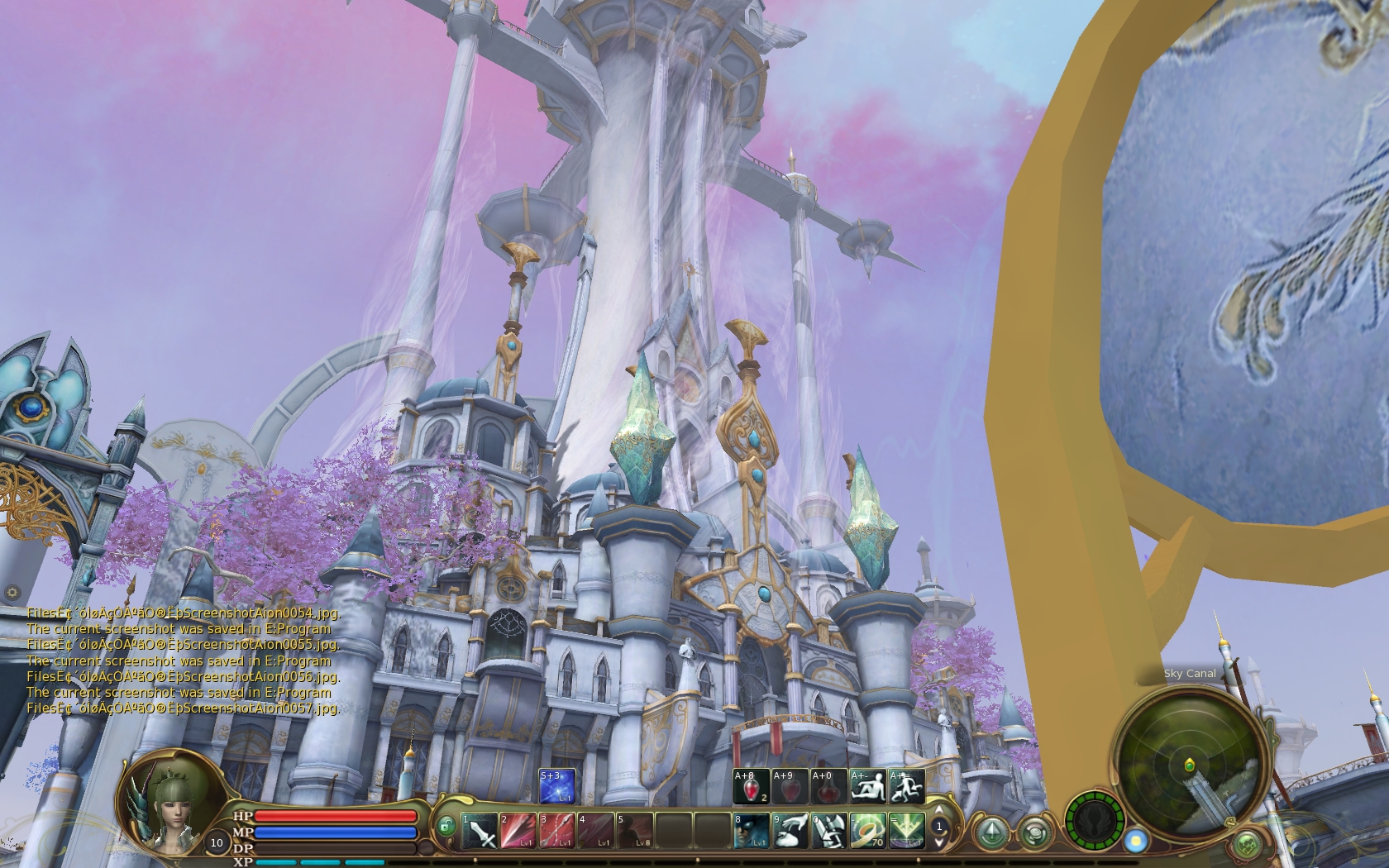1389x868 pixels.
Task: Switch hotbar page with the up arrow
Action: [939, 810]
